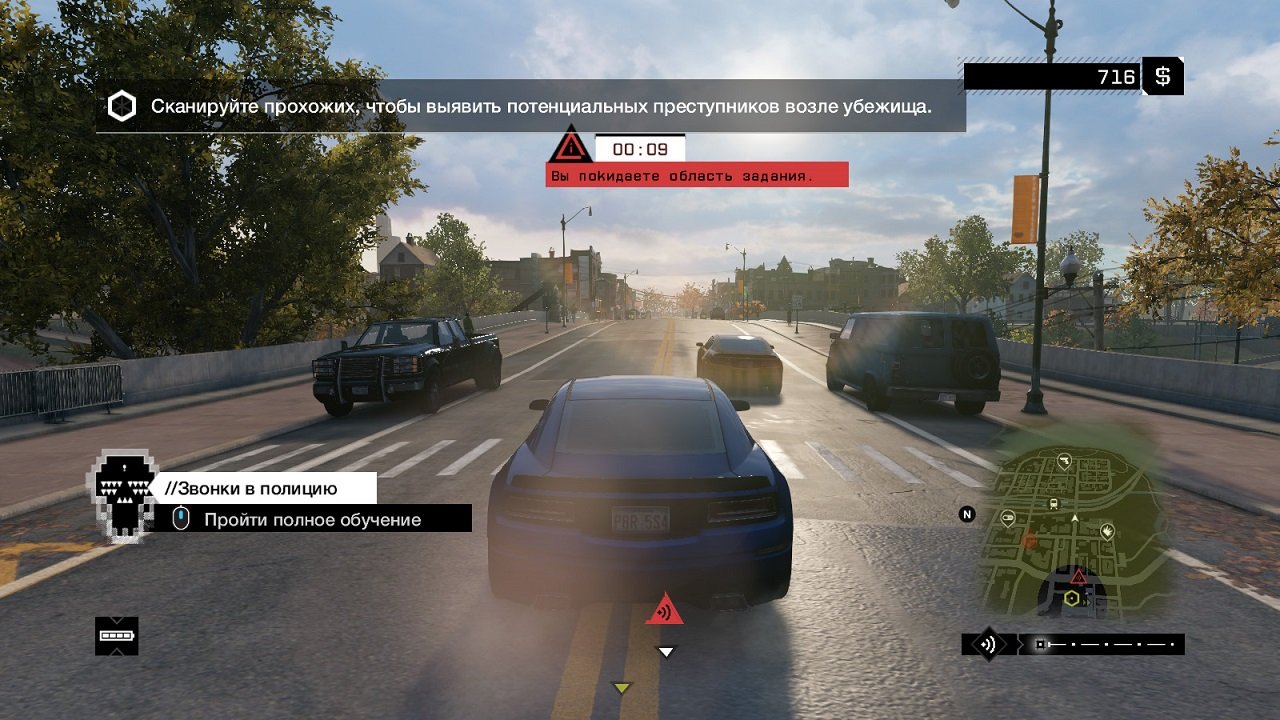Image resolution: width=1280 pixels, height=720 pixels.
Task: Click the mouse button prompt icon
Action: coord(181,519)
